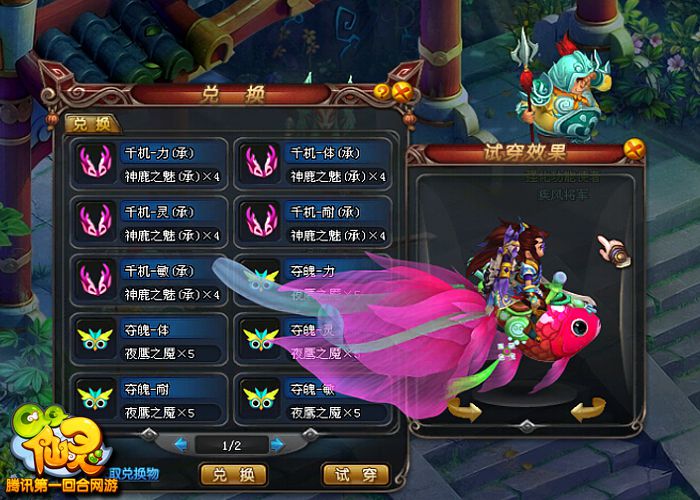Choose the 千机-耐(承) exchange item
The height and width of the screenshot is (500, 700).
coord(312,223)
